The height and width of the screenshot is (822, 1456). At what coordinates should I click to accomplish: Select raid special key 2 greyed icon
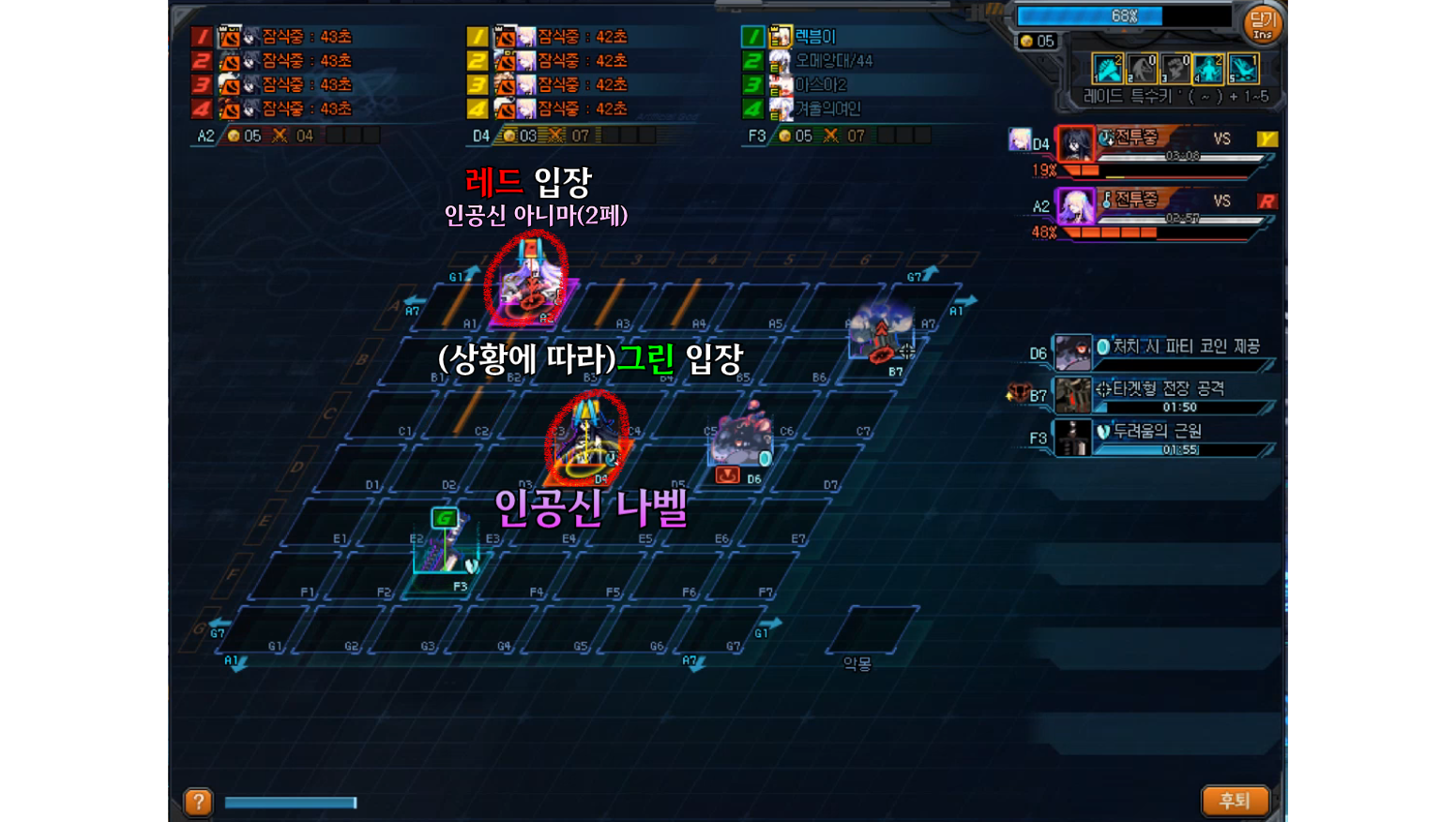click(1142, 68)
